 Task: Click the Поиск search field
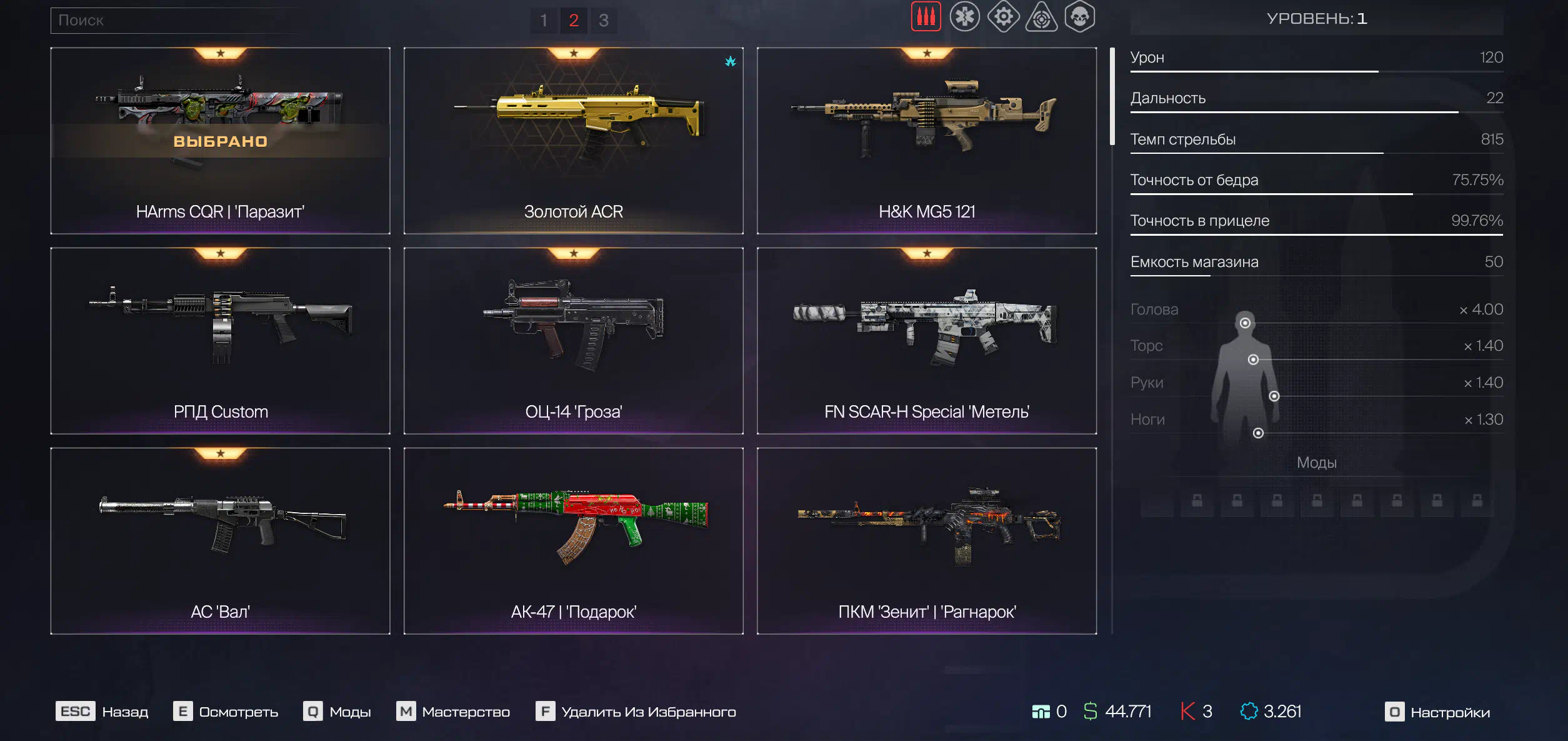click(175, 21)
